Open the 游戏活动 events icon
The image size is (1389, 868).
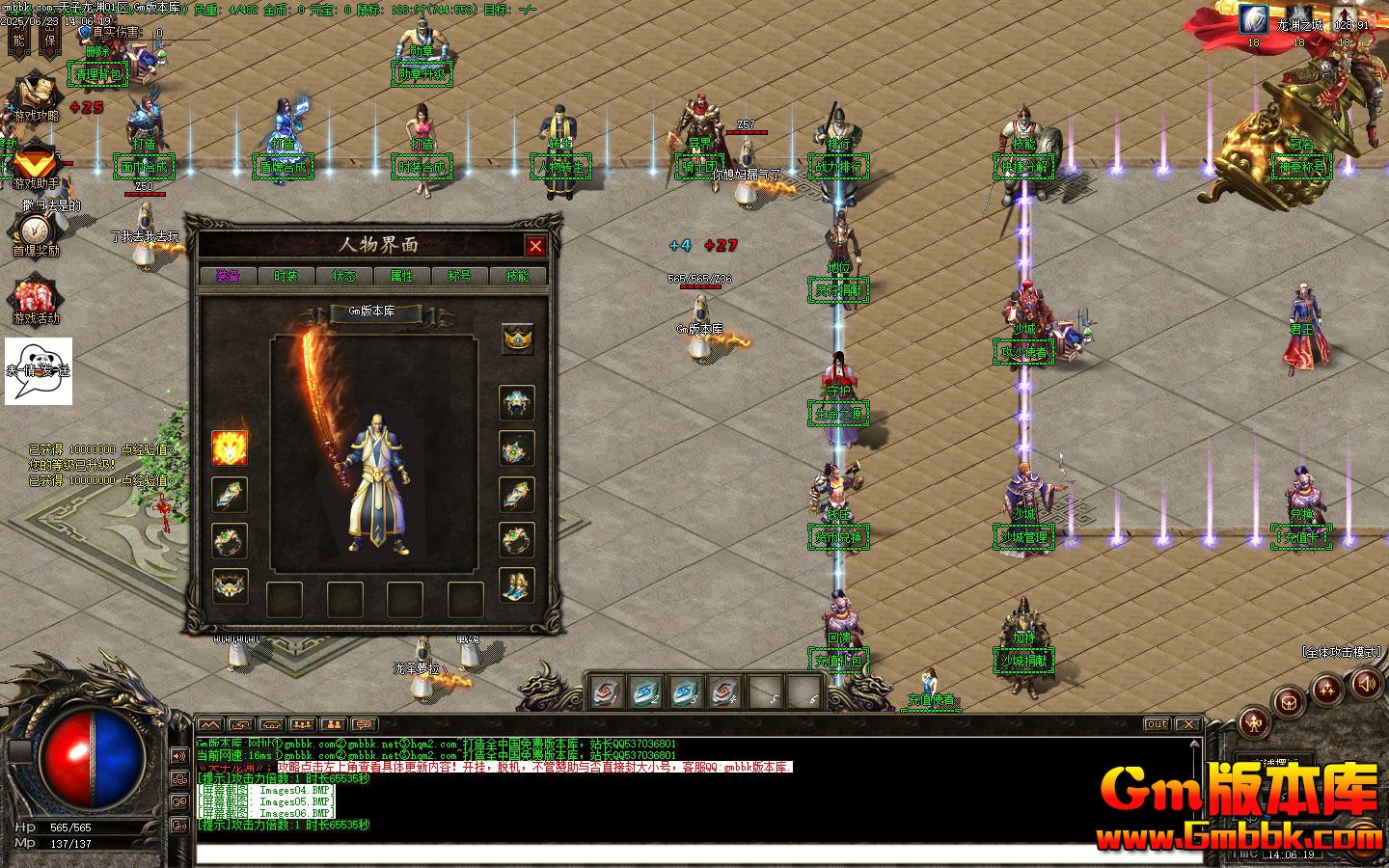[36, 299]
